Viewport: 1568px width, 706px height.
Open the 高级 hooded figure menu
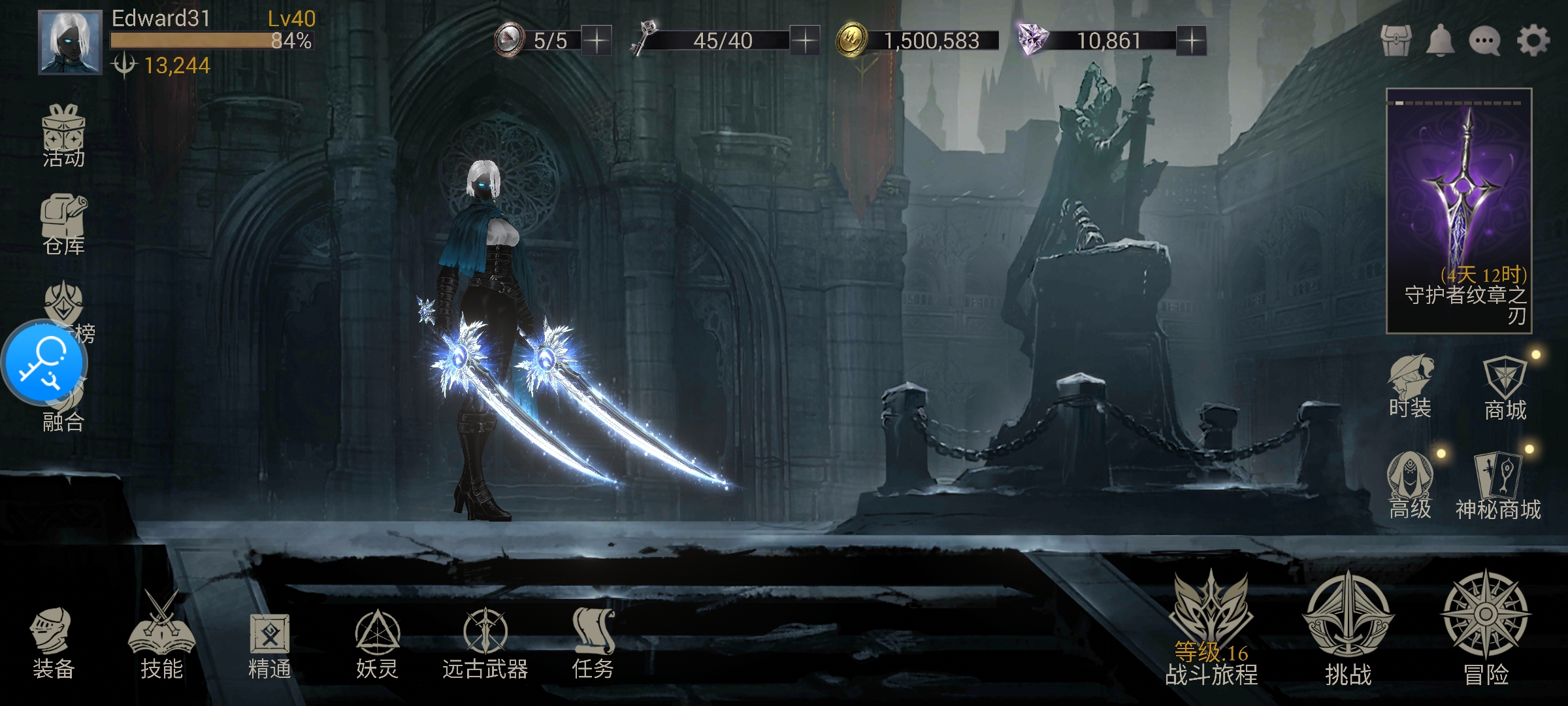pos(1410,485)
